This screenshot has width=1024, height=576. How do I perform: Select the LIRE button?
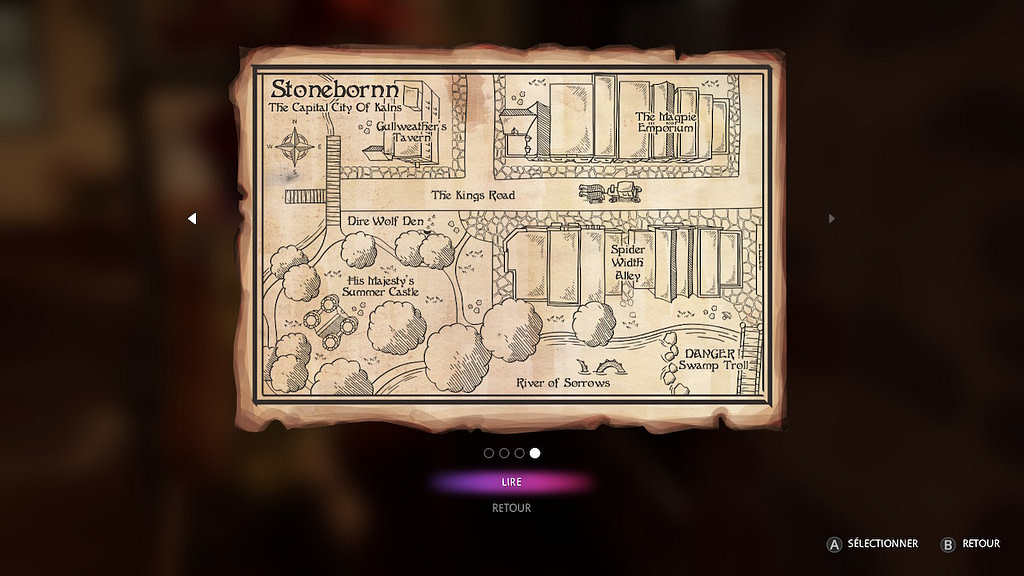511,482
